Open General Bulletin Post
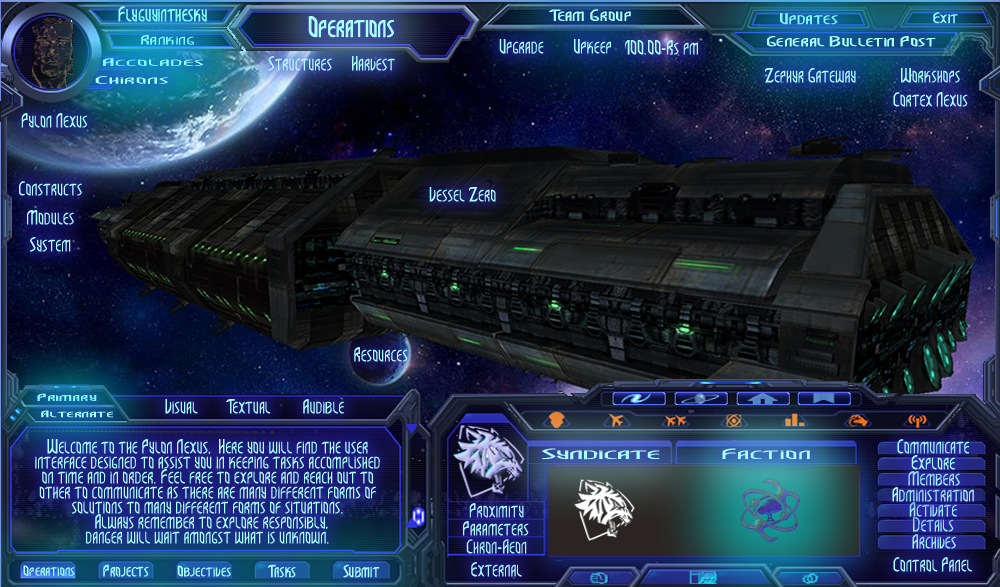This screenshot has width=1000, height=587. 850,42
